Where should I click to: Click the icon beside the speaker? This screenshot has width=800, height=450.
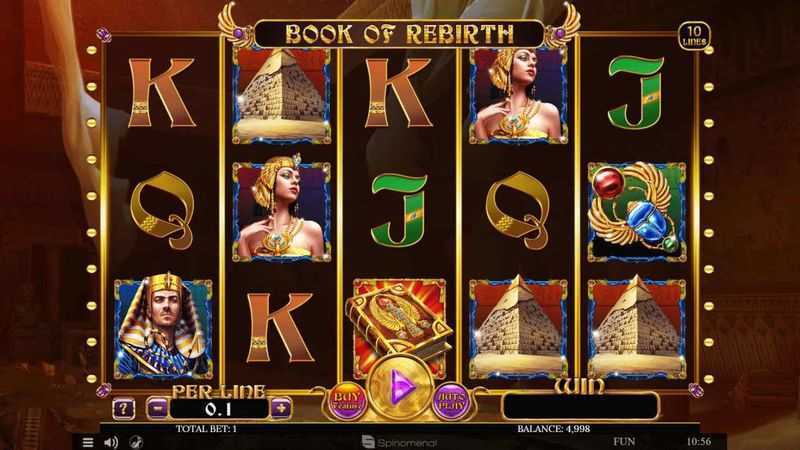pos(134,441)
